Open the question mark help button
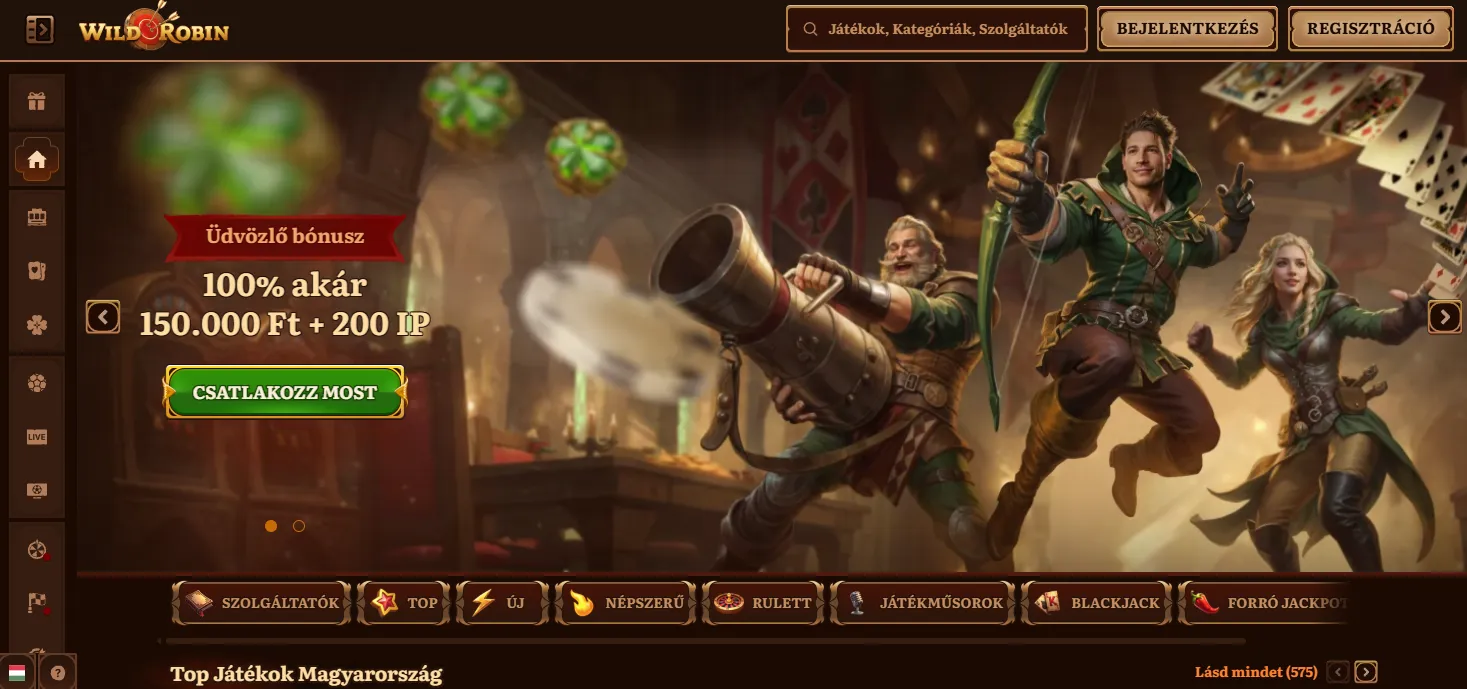Viewport: 1467px width, 689px height. 58,673
